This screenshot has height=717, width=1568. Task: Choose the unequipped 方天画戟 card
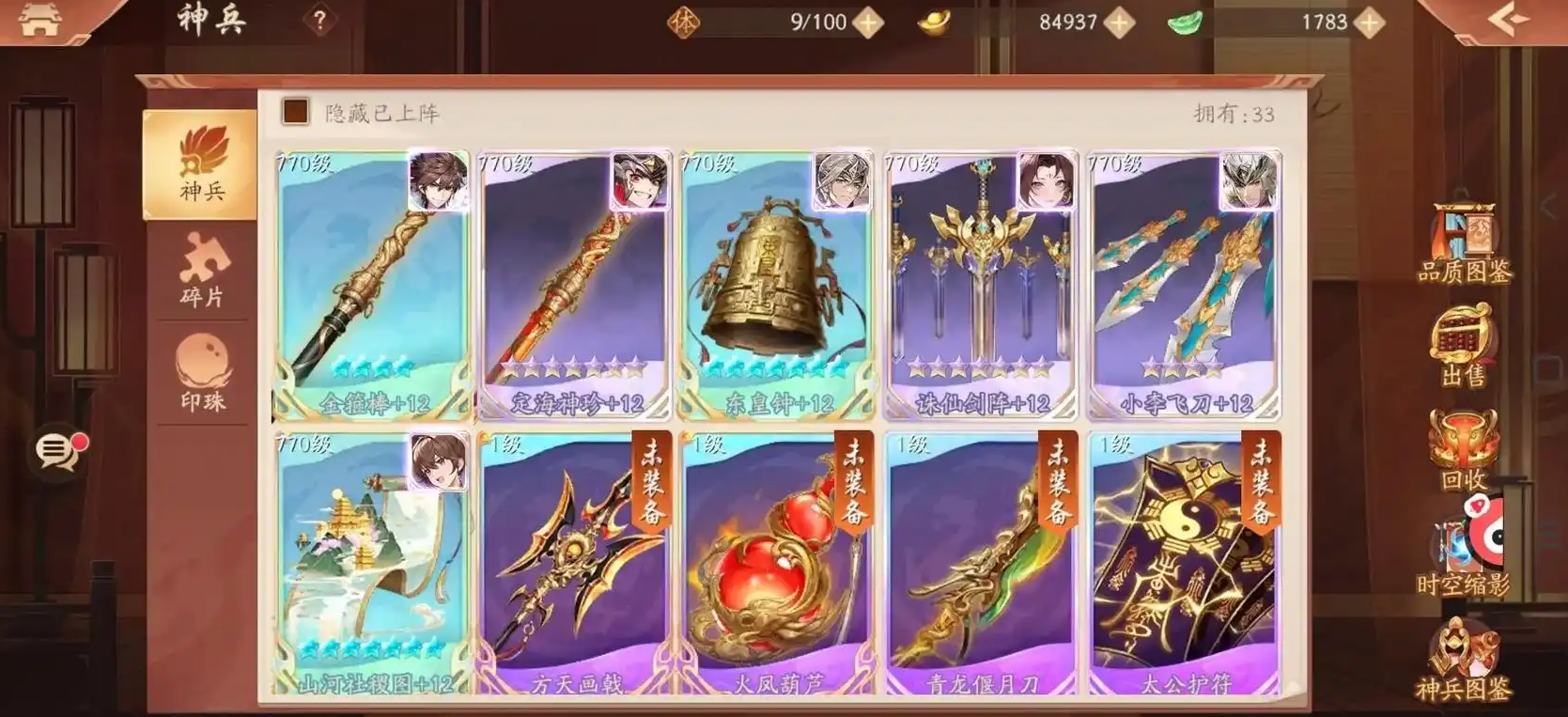[x=575, y=564]
